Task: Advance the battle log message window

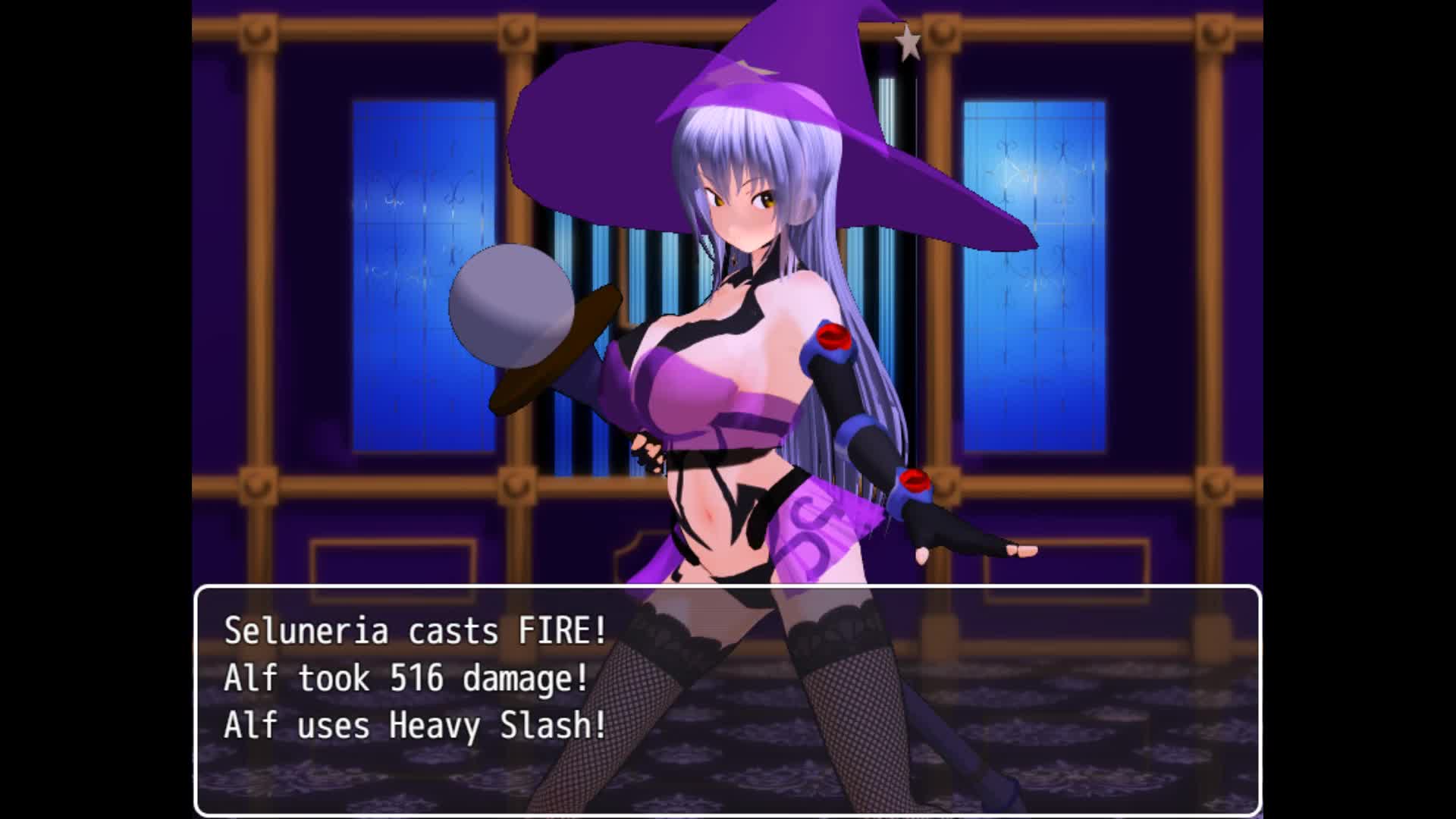Action: pyautogui.click(x=727, y=700)
